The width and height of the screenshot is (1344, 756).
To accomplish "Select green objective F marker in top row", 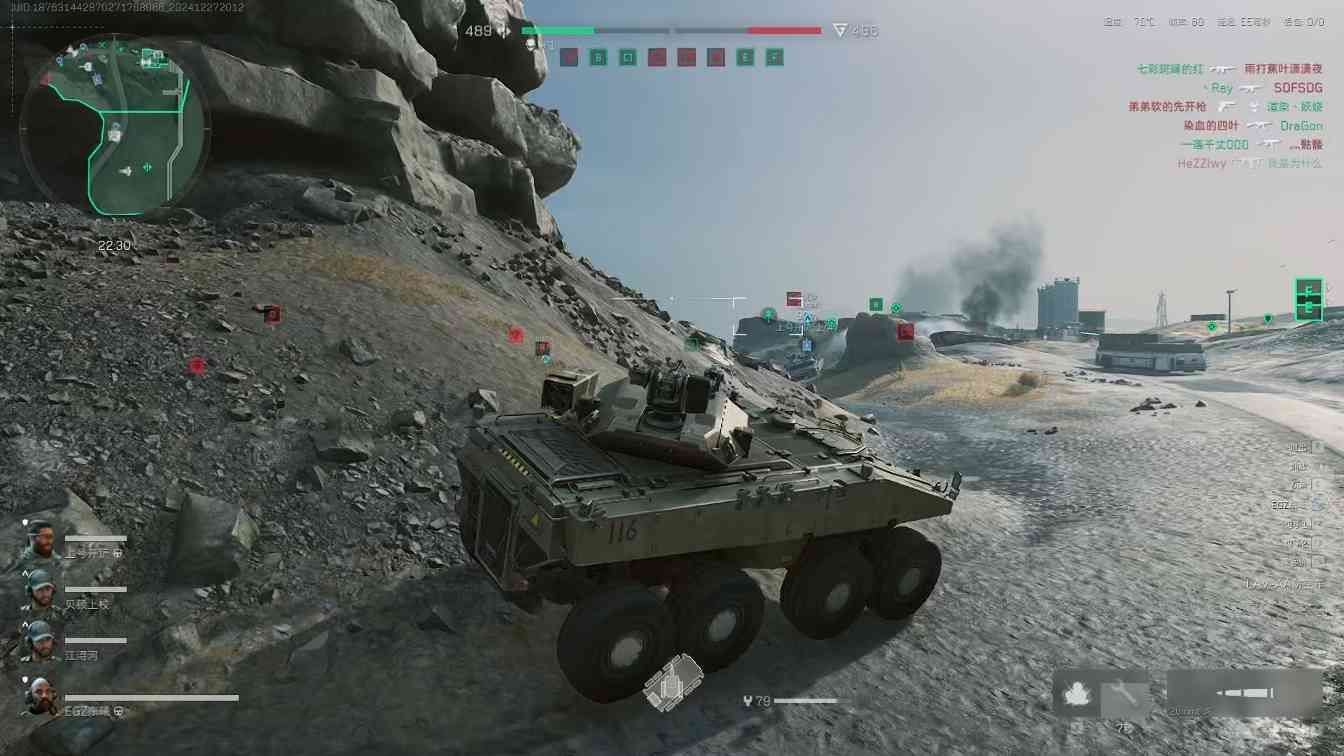I will tap(774, 58).
